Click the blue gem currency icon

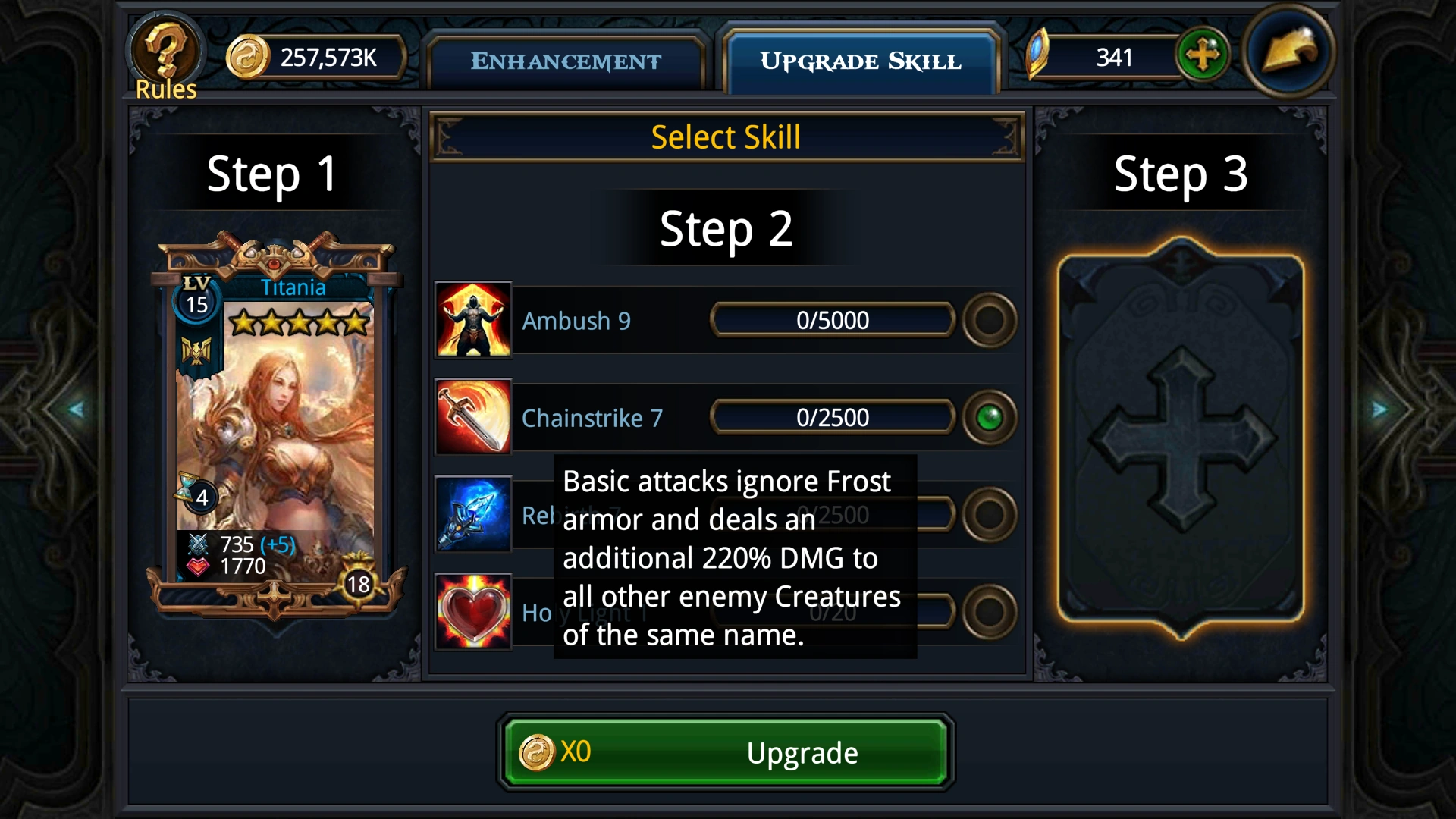coord(1039,55)
